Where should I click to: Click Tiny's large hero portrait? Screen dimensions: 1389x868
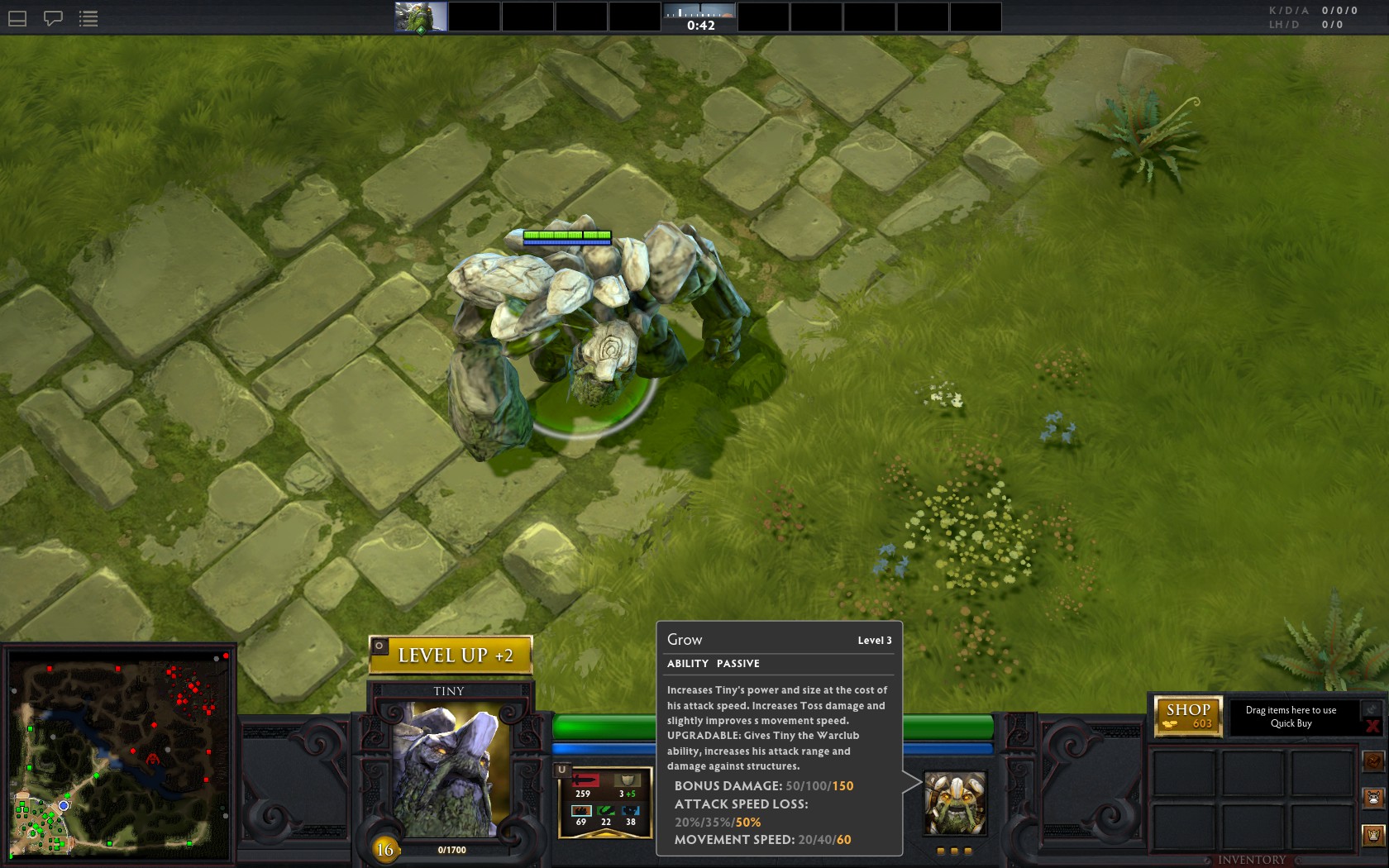click(449, 769)
